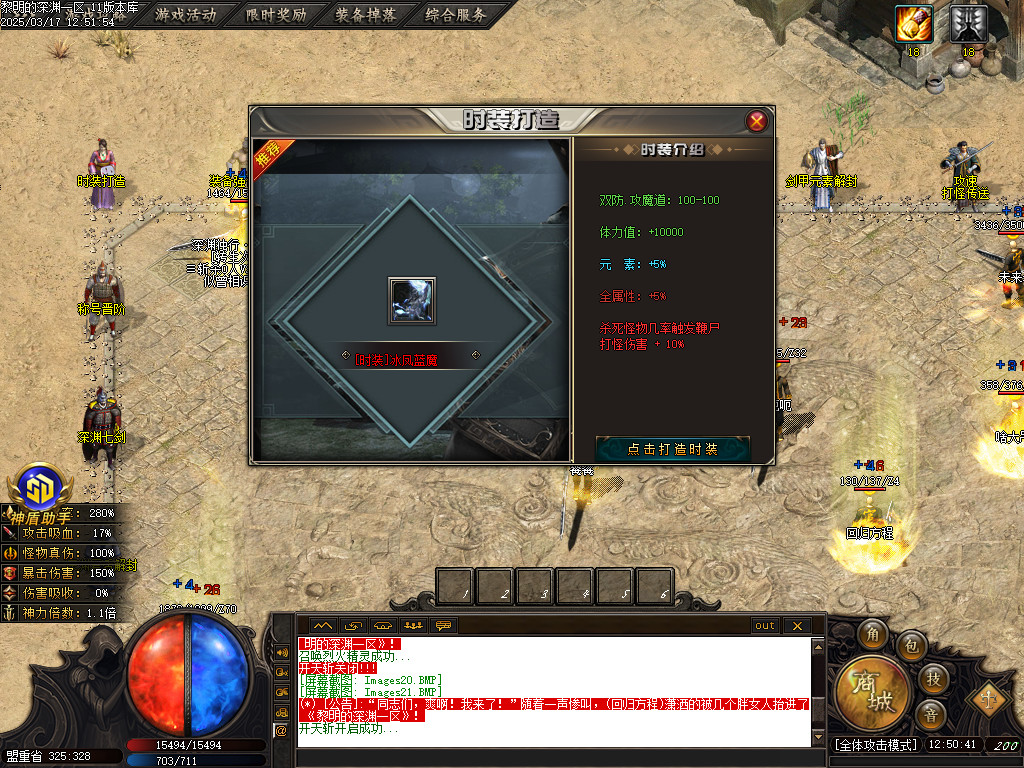Select the costume item icon in the forge slot

[x=412, y=300]
